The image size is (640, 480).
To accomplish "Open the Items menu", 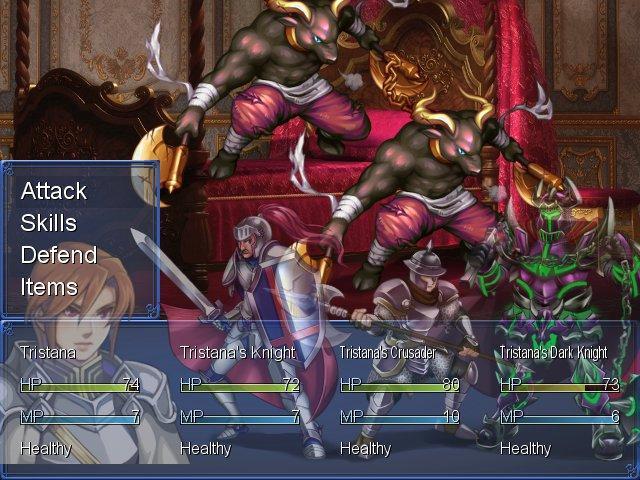I will click(x=49, y=287).
